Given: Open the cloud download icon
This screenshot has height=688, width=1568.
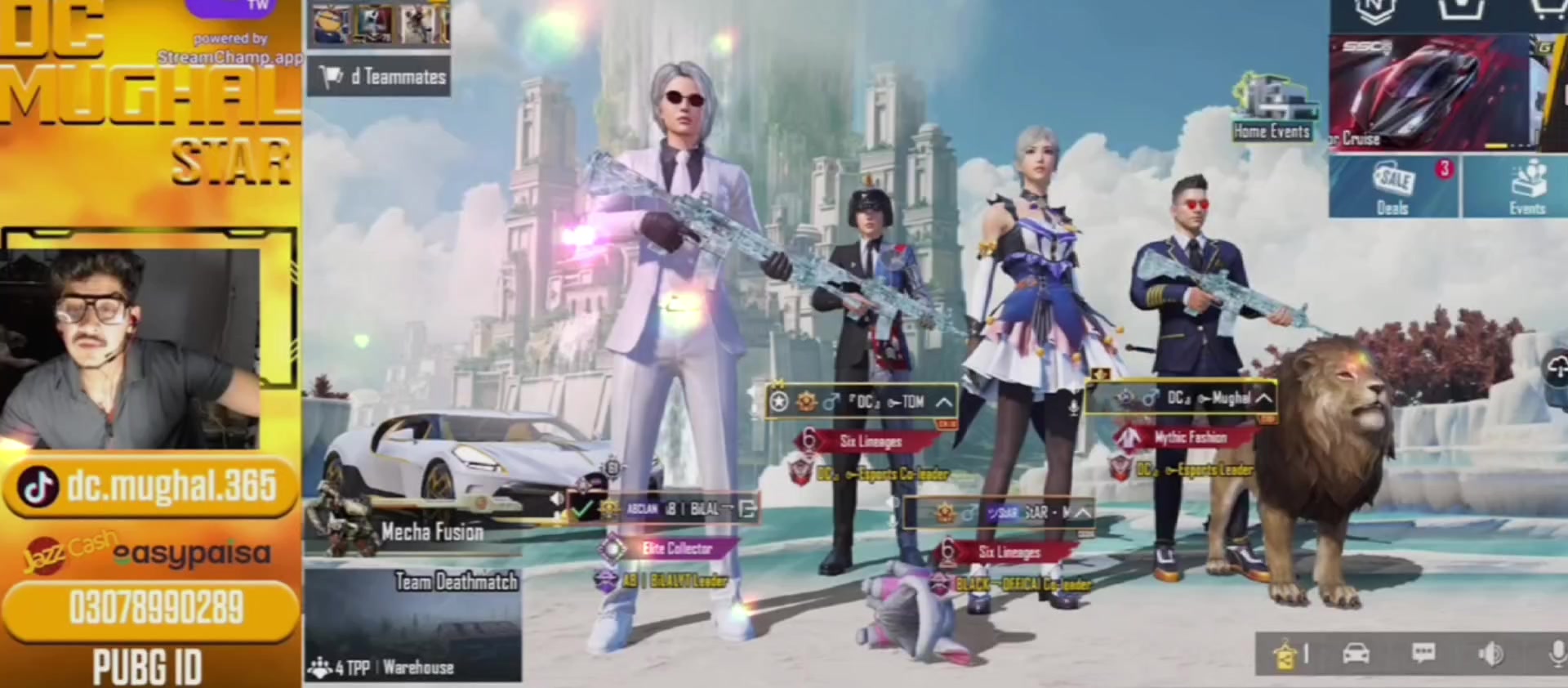Looking at the screenshot, I should [1557, 369].
